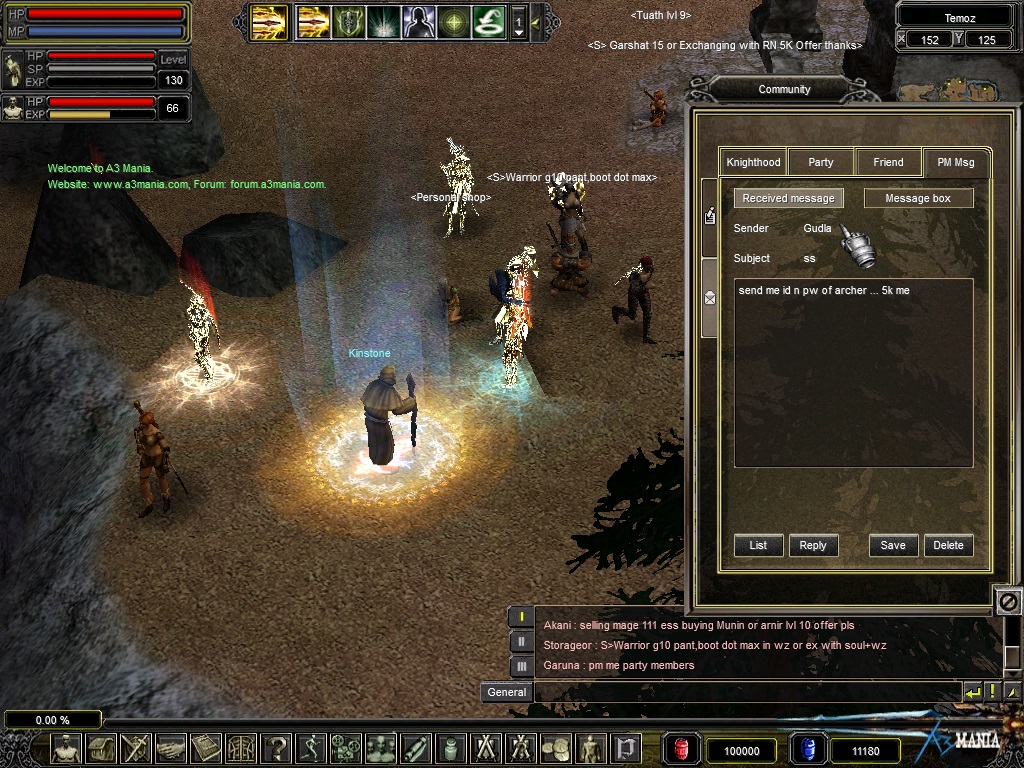Open the question mark help icon
The height and width of the screenshot is (768, 1024).
(277, 748)
